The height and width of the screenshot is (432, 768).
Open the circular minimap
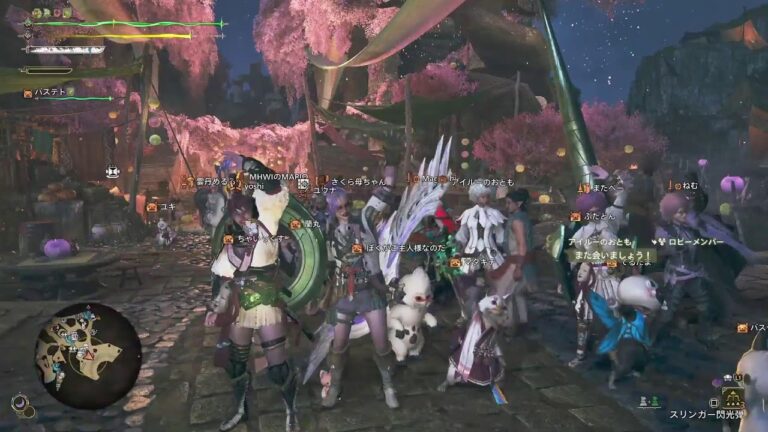[88, 351]
